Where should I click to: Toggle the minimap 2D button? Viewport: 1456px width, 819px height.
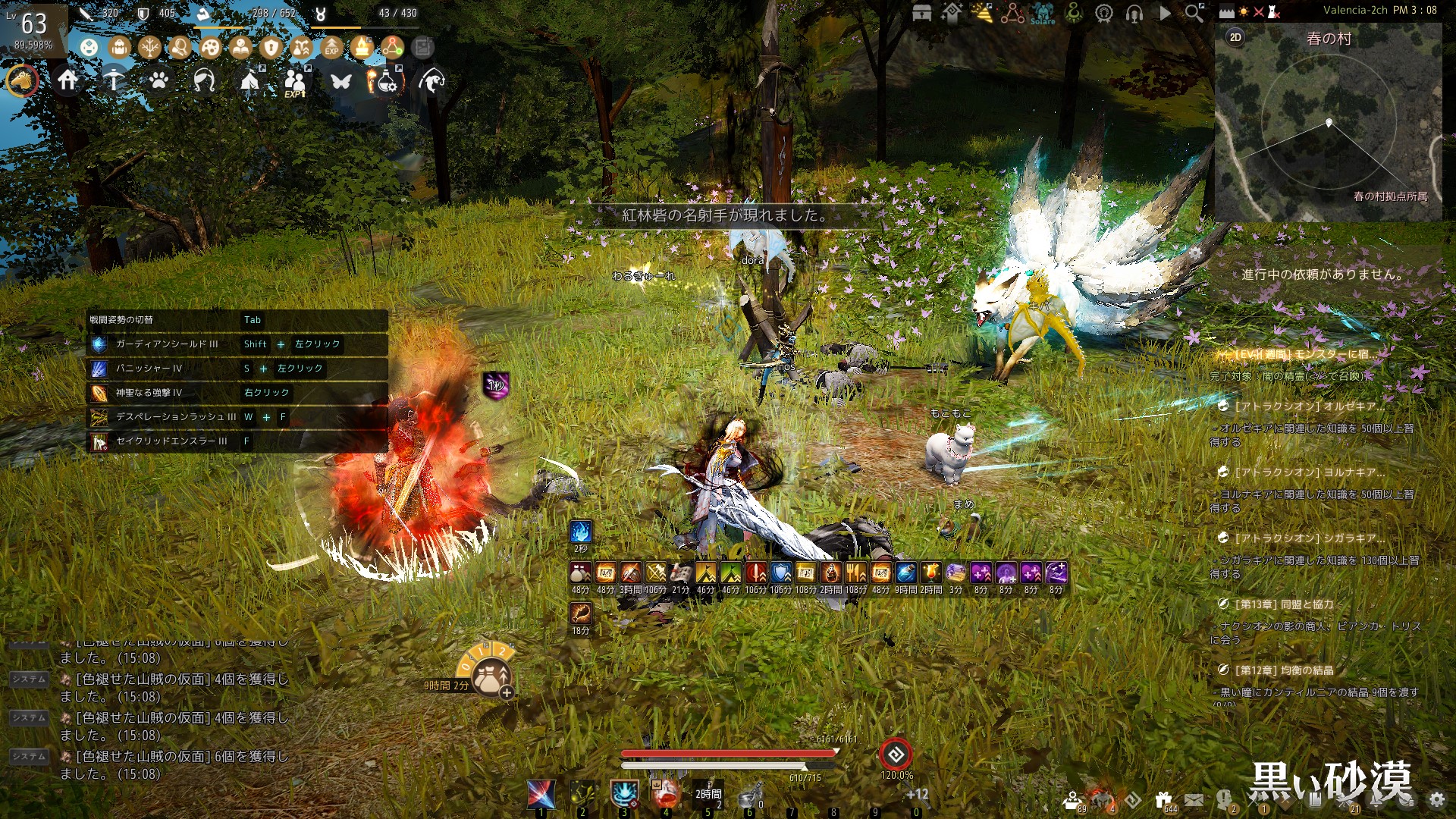pyautogui.click(x=1235, y=37)
